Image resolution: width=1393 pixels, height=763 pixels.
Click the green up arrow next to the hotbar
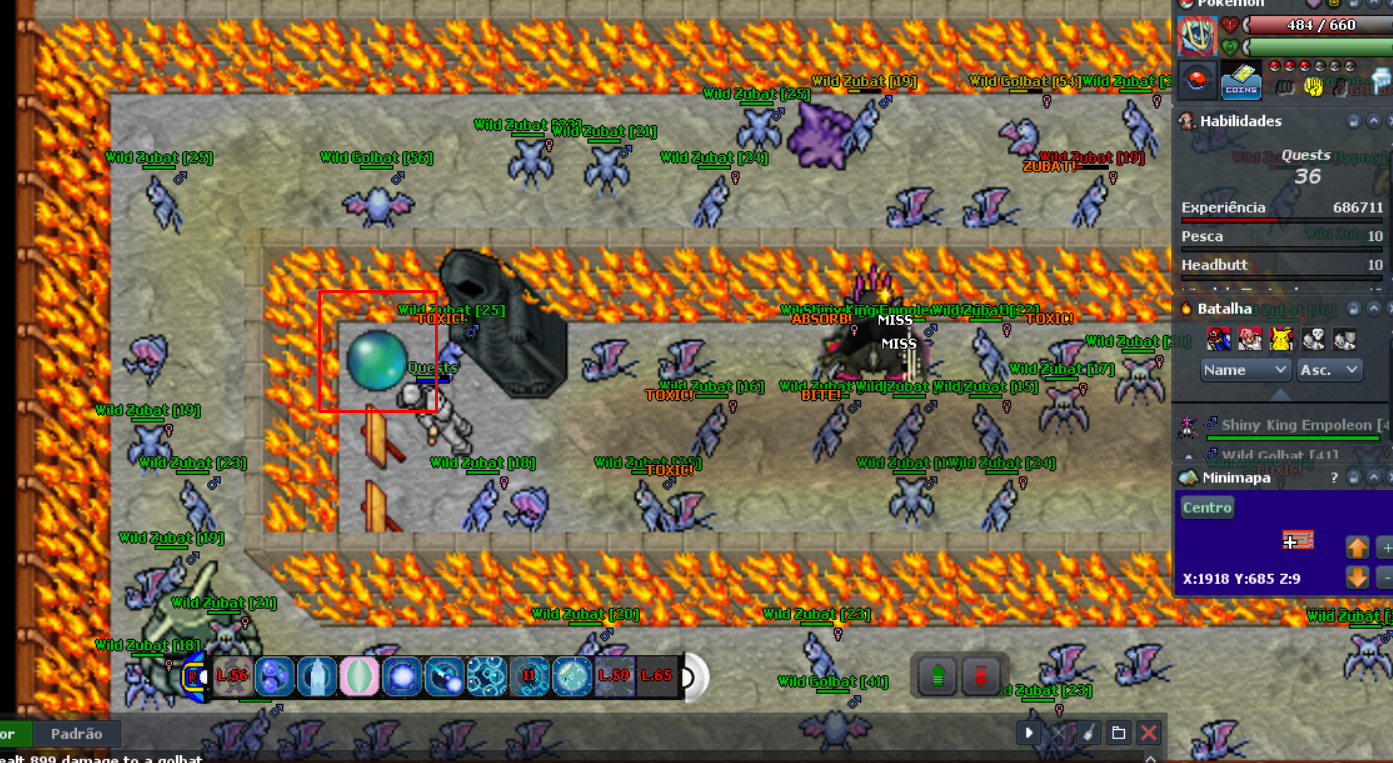[938, 674]
